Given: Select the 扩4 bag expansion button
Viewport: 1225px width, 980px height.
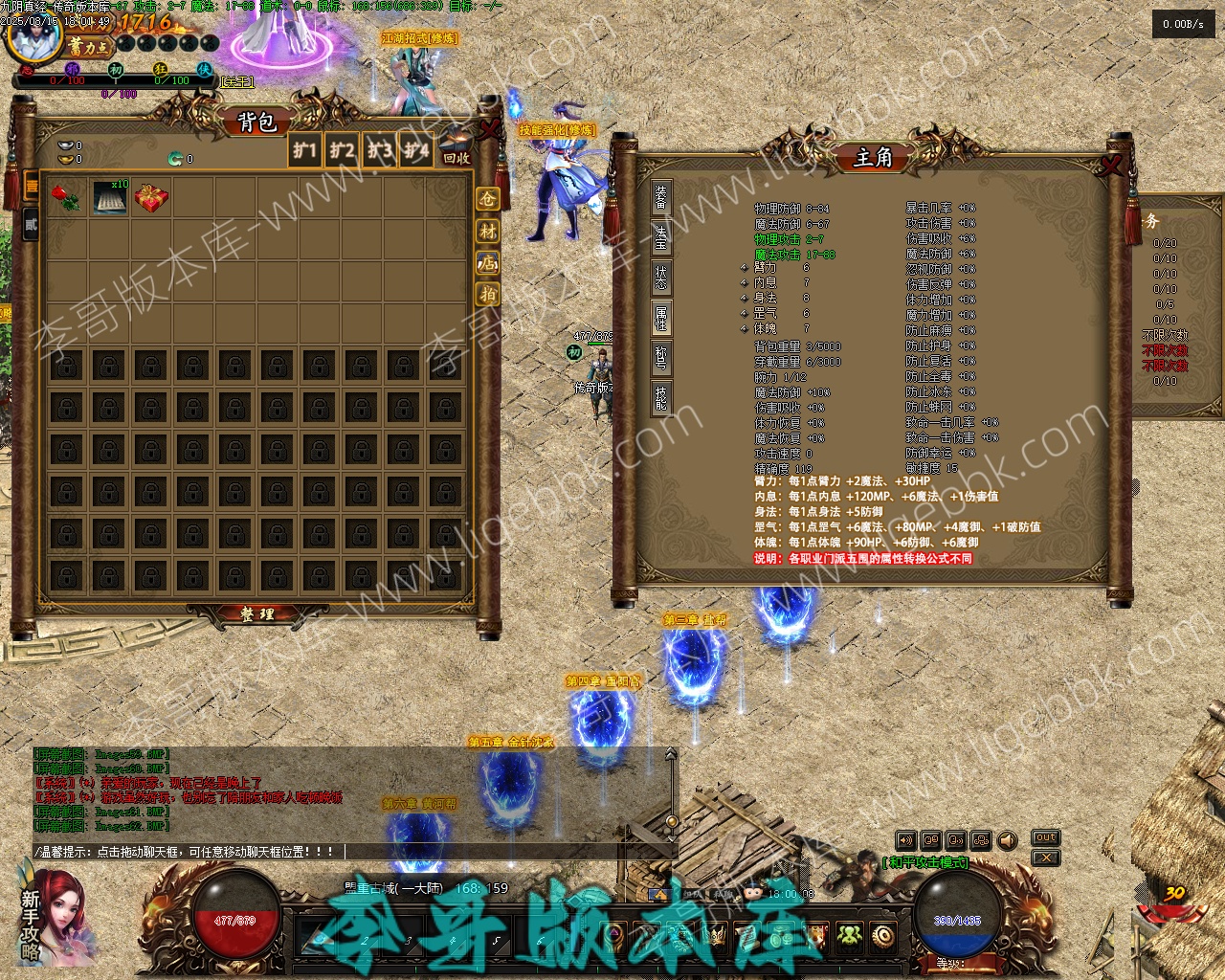Looking at the screenshot, I should tap(416, 150).
